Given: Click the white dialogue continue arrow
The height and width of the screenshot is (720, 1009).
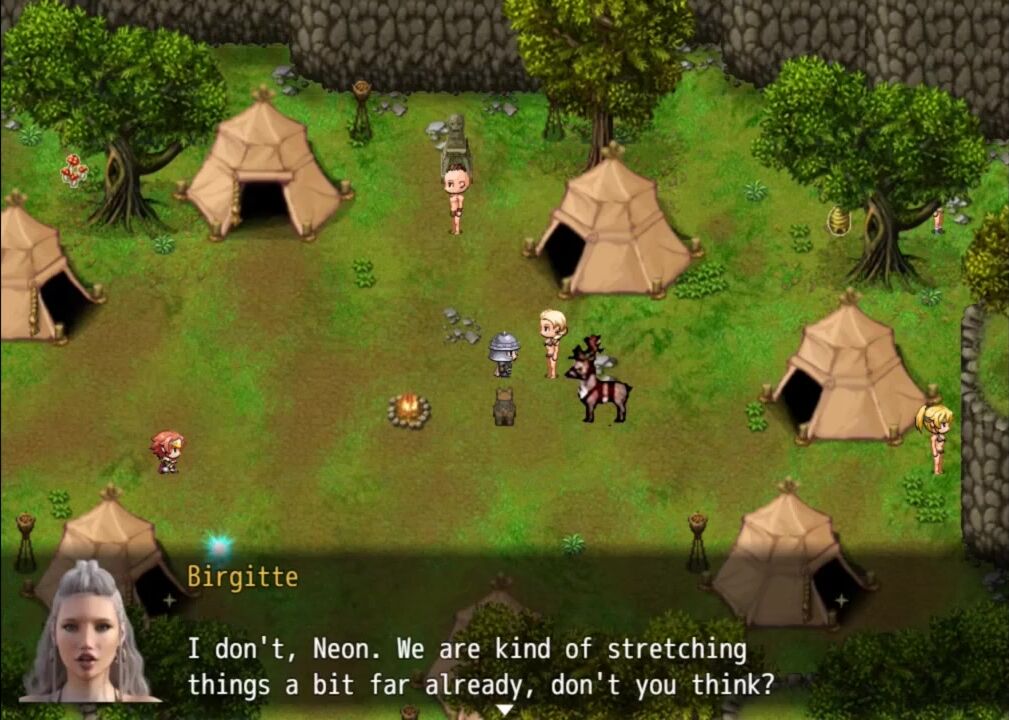Looking at the screenshot, I should pyautogui.click(x=505, y=710).
